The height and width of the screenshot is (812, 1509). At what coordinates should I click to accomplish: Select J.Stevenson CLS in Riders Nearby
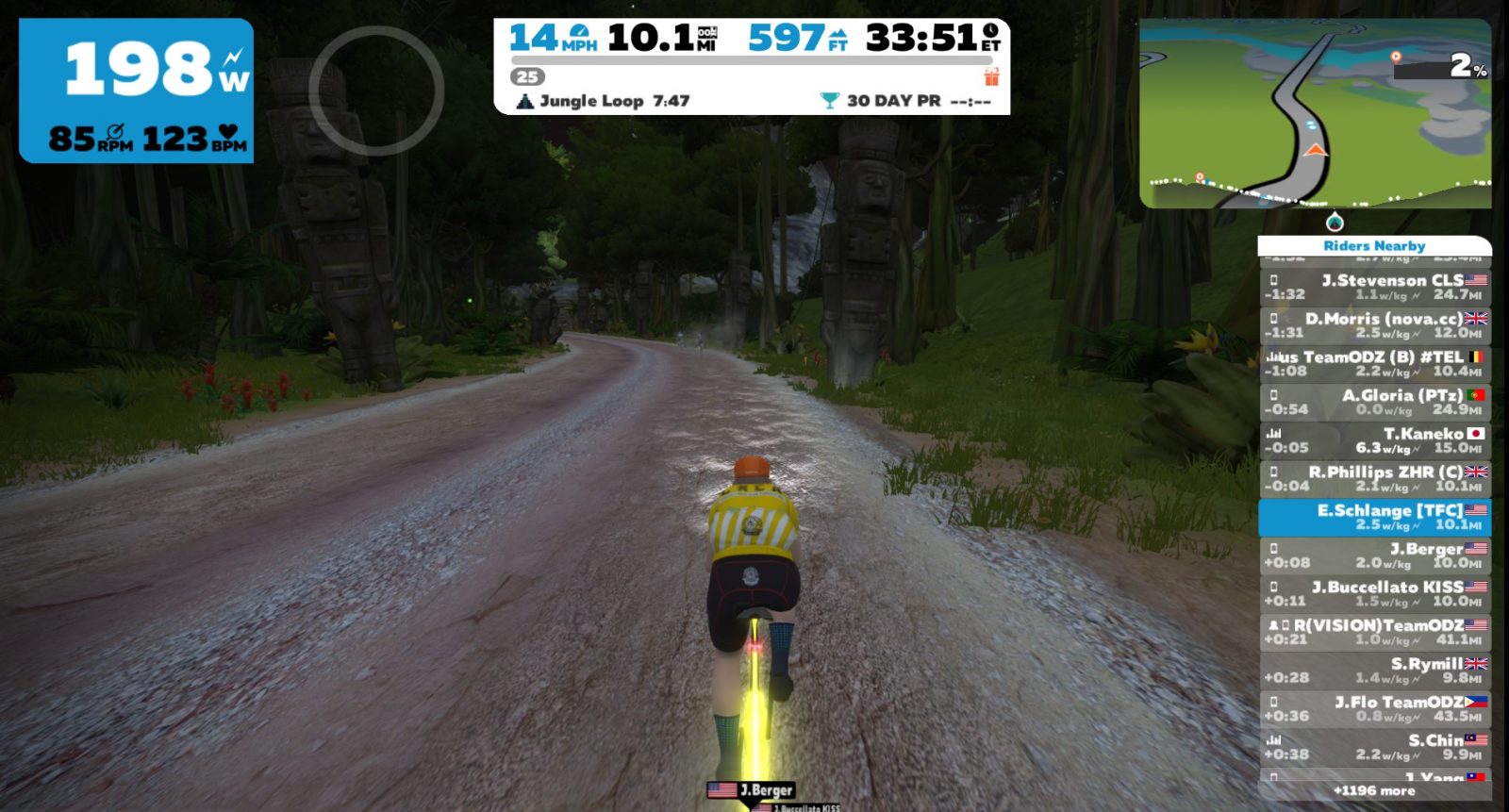1374,287
